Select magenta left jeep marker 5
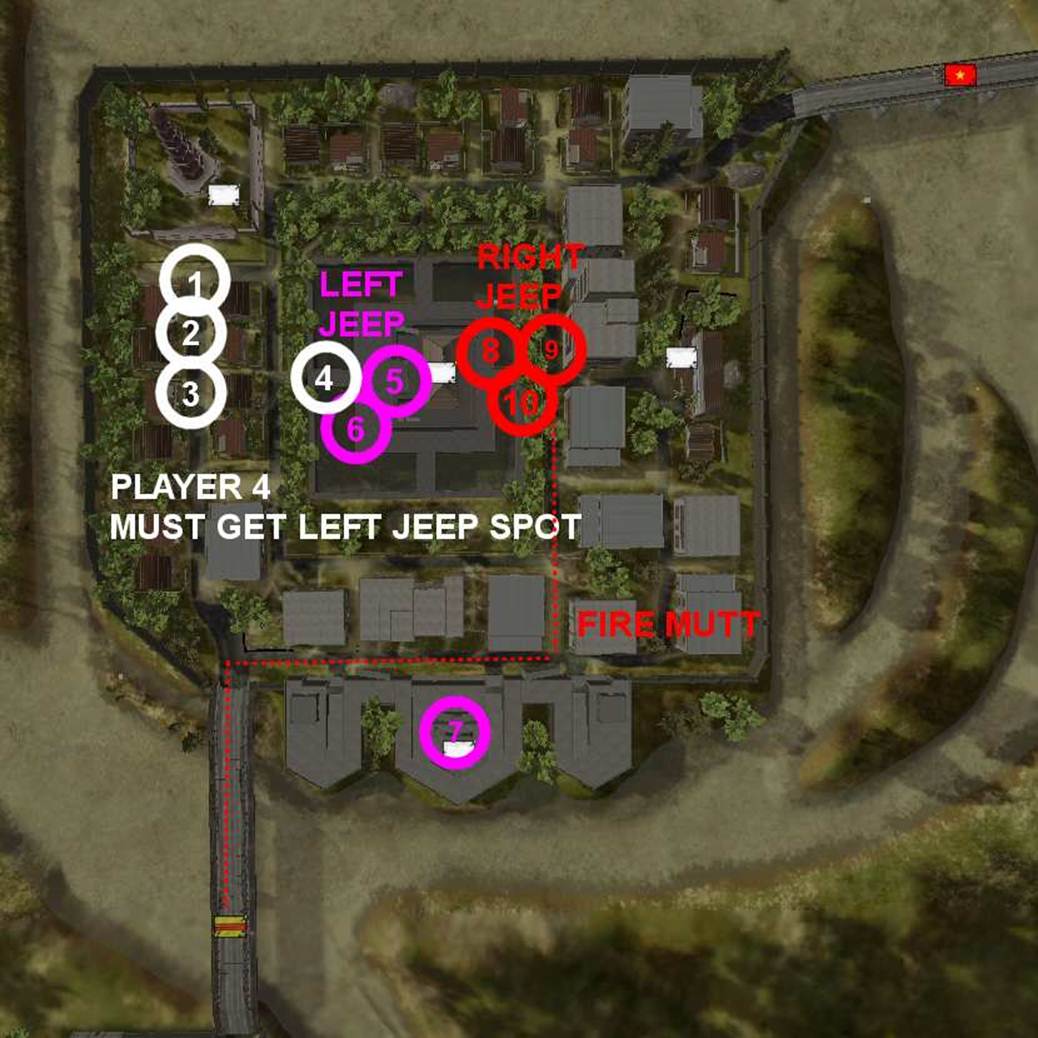The width and height of the screenshot is (1038, 1038). tap(395, 380)
